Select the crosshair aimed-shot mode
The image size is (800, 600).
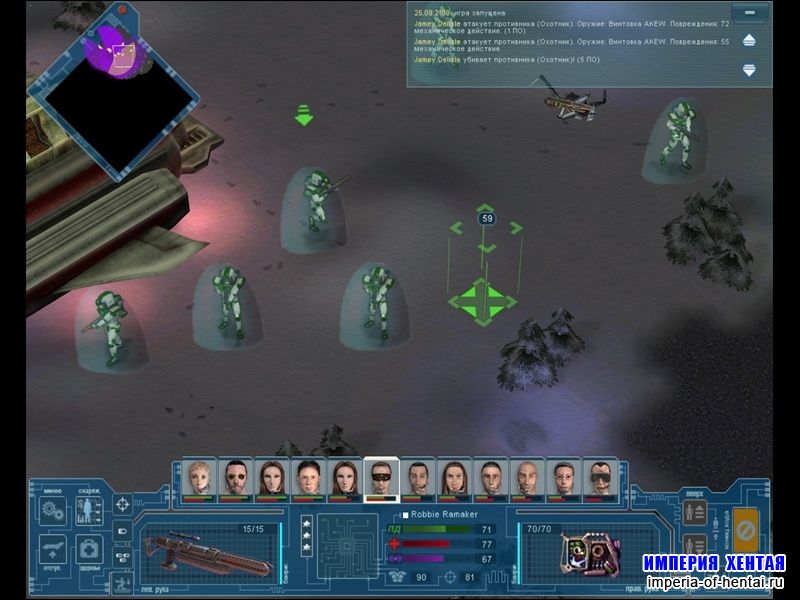(x=122, y=503)
